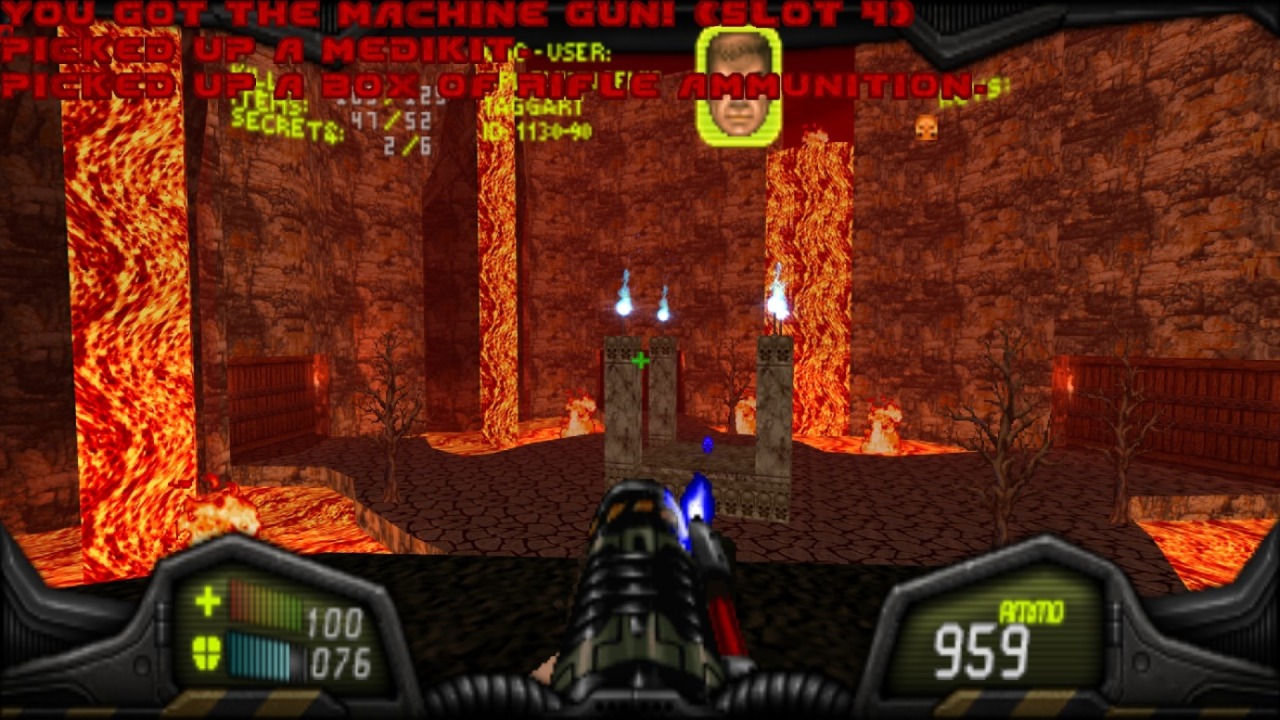Click the green armor icon
The image size is (1280, 720).
click(207, 654)
